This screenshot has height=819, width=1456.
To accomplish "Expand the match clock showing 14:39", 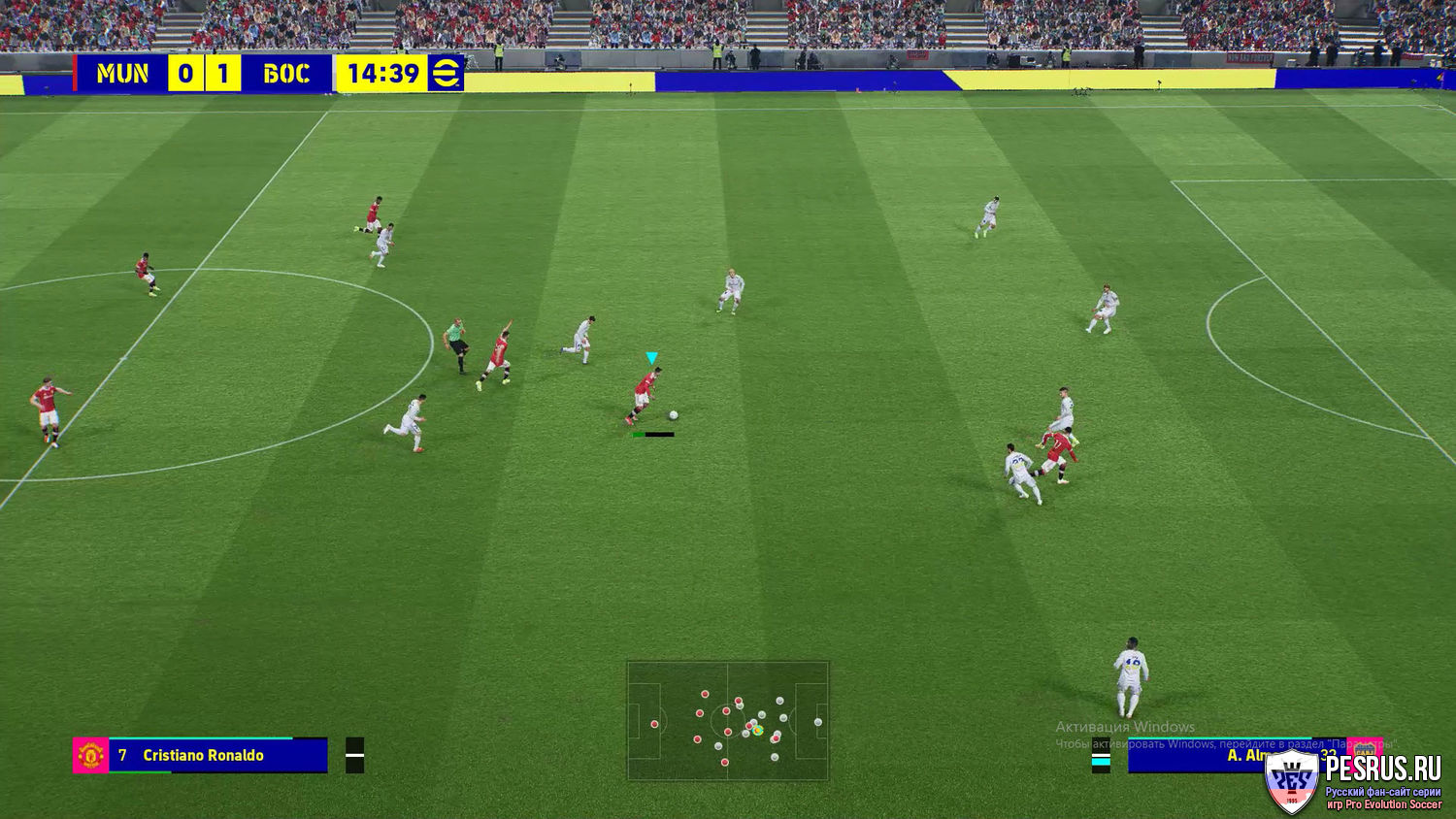I will (x=382, y=74).
